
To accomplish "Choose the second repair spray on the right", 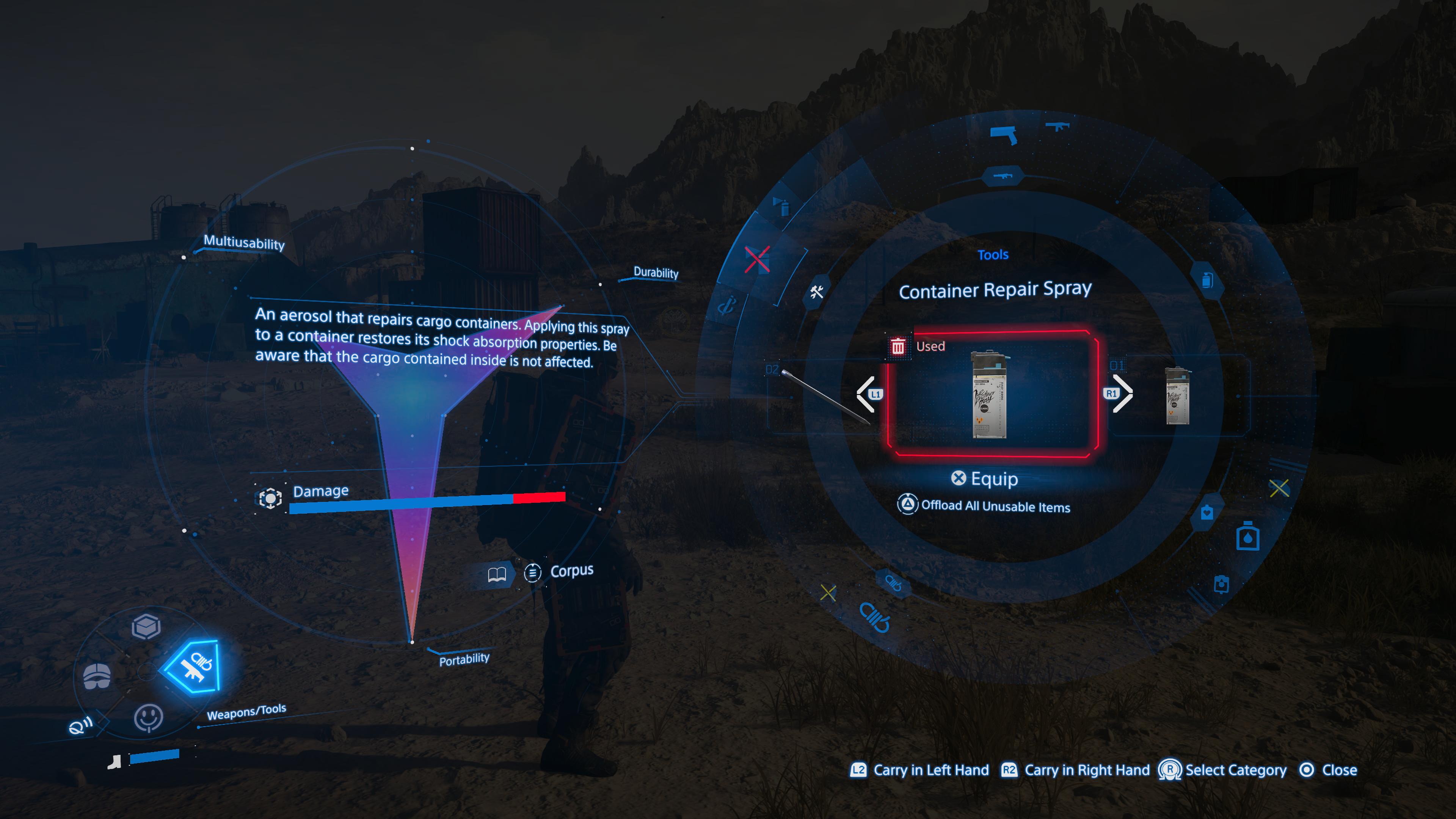I will tap(1177, 395).
